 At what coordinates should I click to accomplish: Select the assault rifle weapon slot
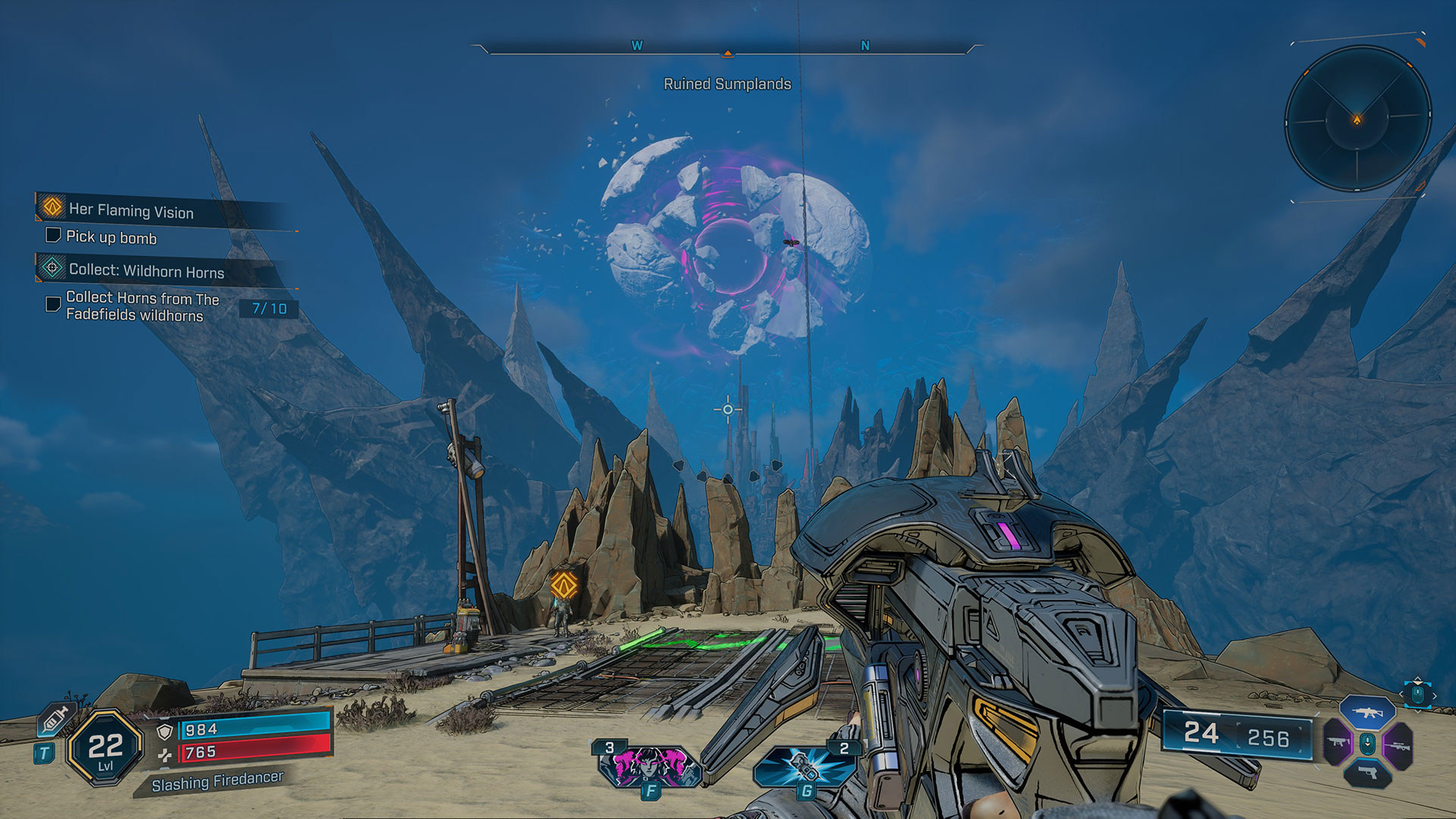click(x=1367, y=713)
